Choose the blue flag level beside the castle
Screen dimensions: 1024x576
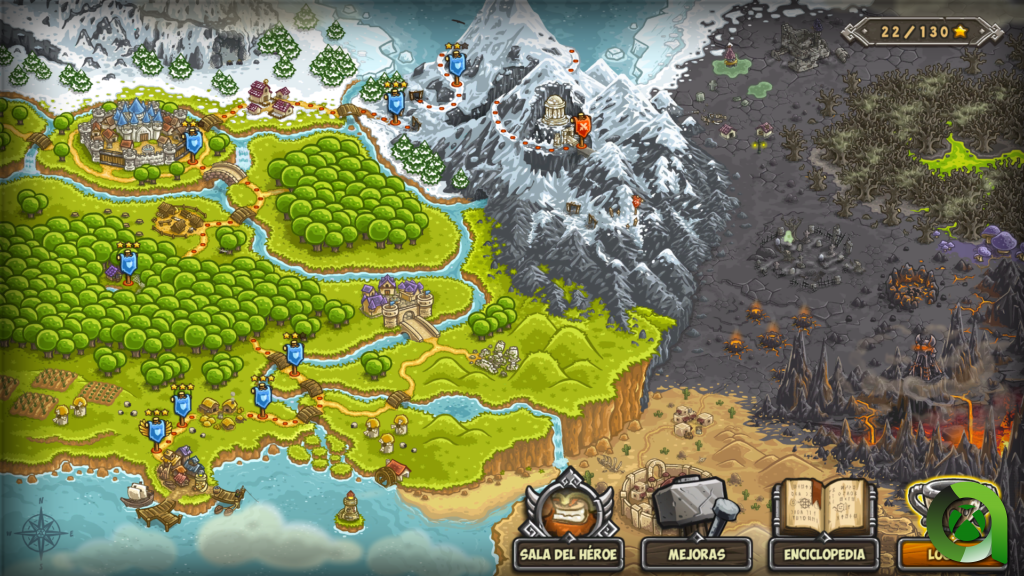tap(193, 143)
